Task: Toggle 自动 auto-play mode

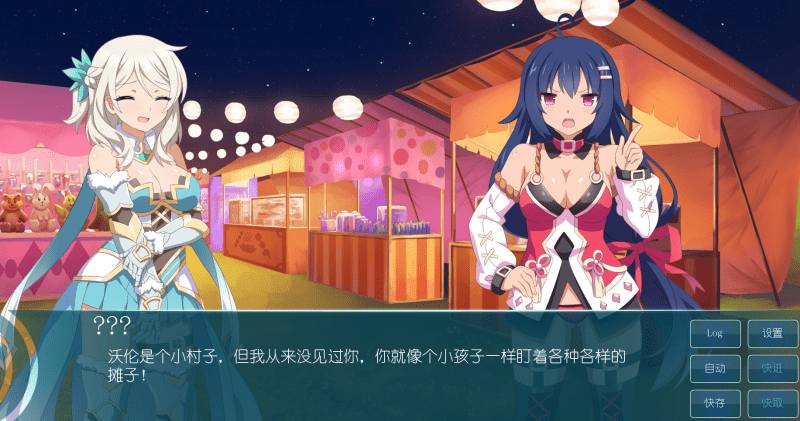Action: [x=715, y=368]
